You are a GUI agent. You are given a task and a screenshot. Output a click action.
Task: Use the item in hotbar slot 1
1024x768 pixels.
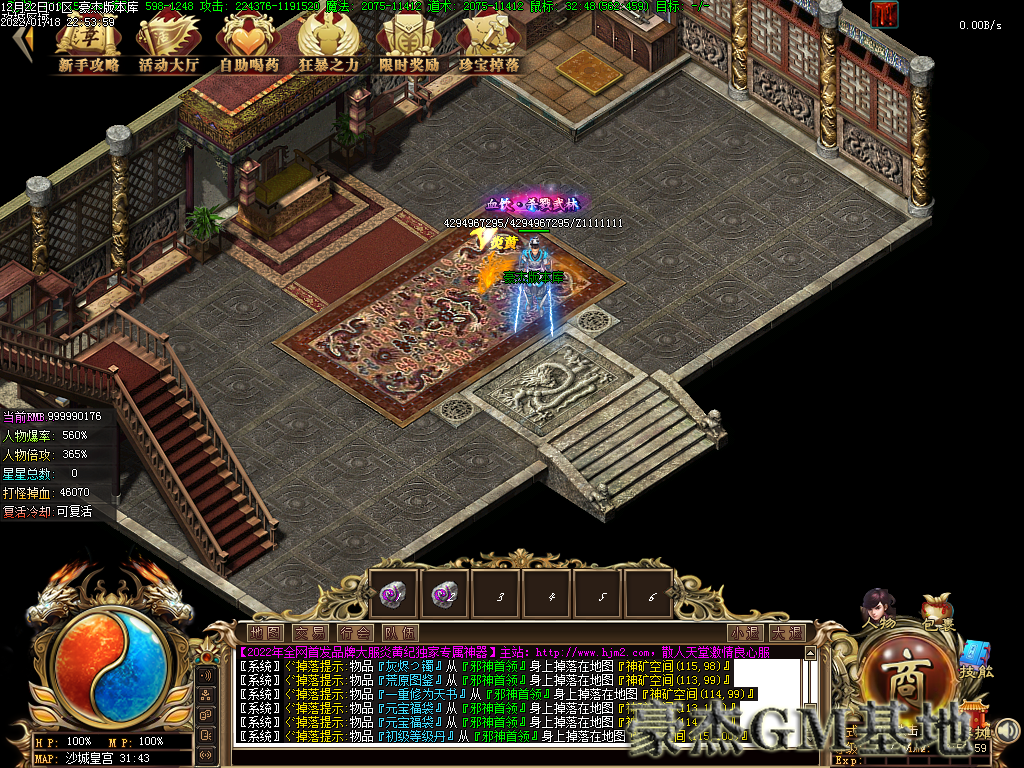point(393,596)
